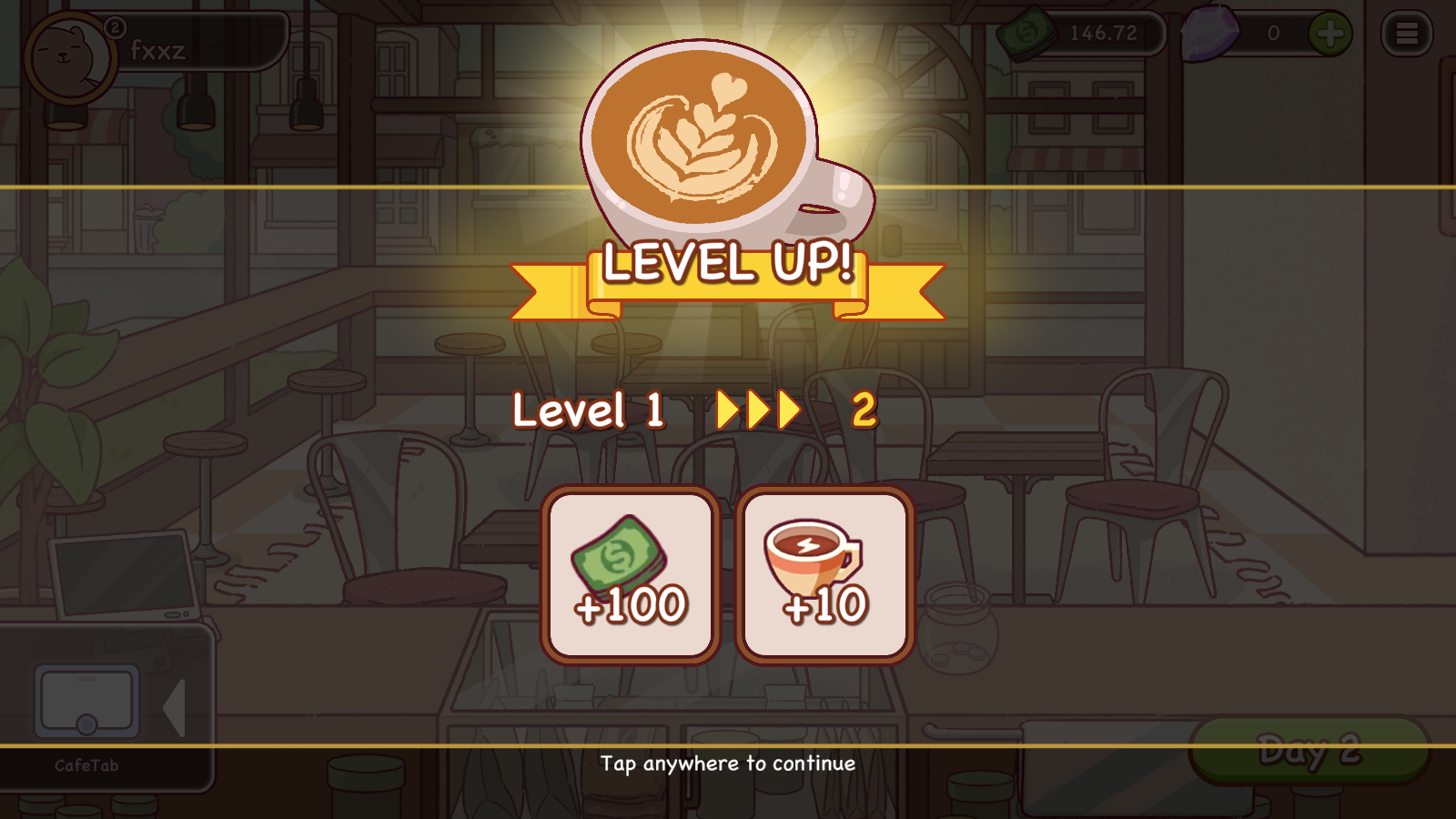
Task: Toggle the level 2 badge on the avatar
Action: click(x=114, y=28)
